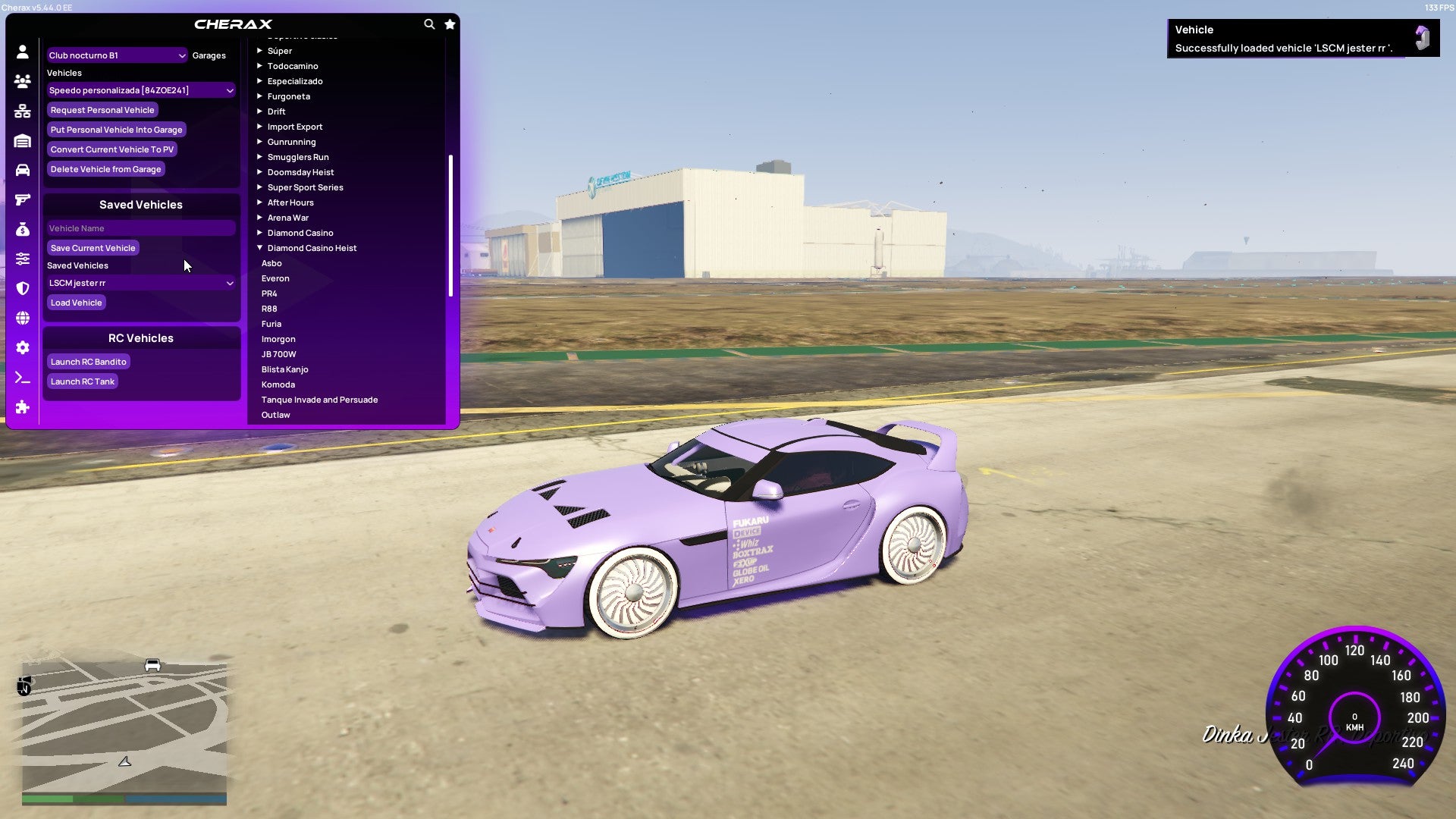Screen dimensions: 1456x819
Task: Select the money bag icon
Action: [x=23, y=227]
